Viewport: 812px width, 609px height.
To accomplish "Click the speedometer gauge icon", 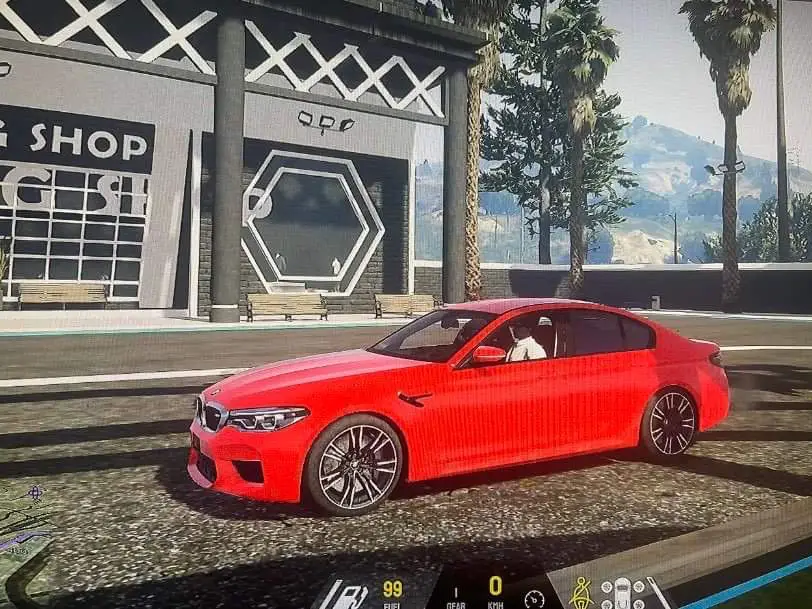I will click(535, 598).
